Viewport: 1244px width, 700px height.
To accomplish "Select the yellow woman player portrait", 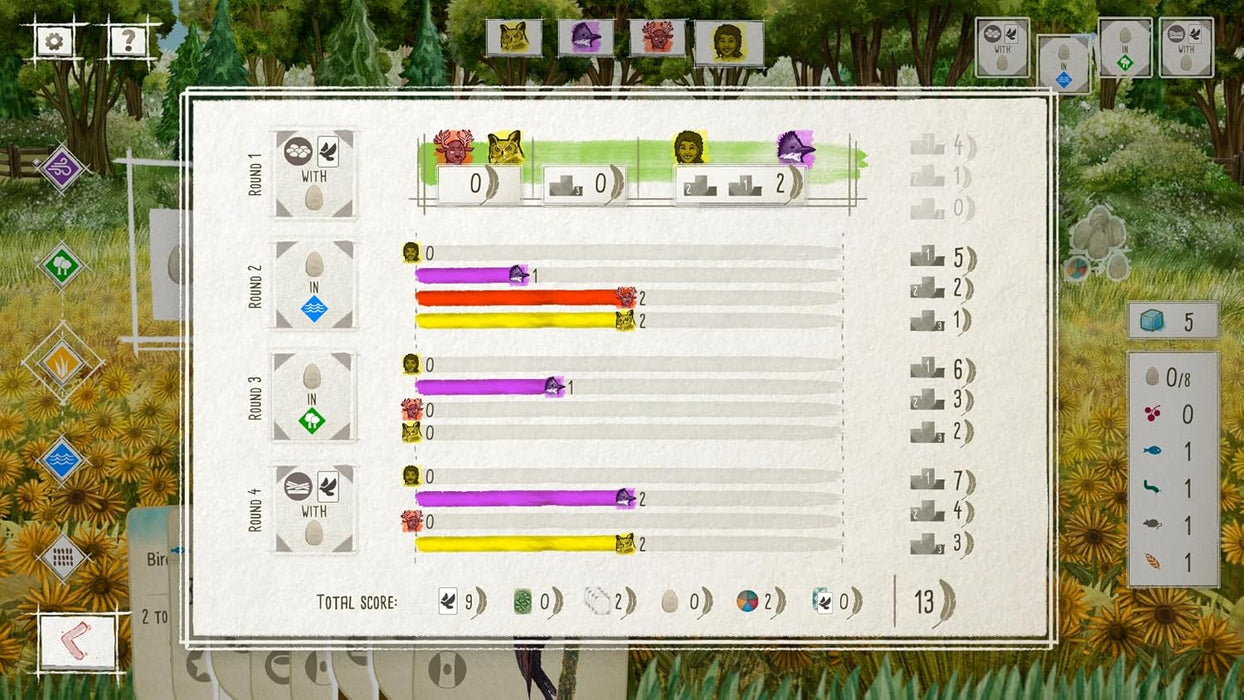I will point(729,43).
